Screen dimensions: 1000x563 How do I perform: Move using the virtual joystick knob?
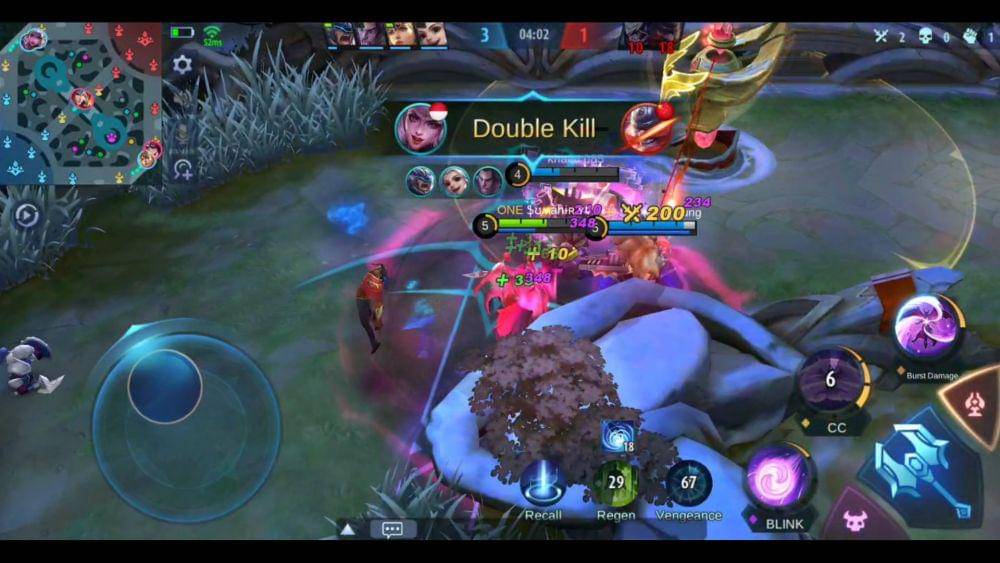(165, 386)
